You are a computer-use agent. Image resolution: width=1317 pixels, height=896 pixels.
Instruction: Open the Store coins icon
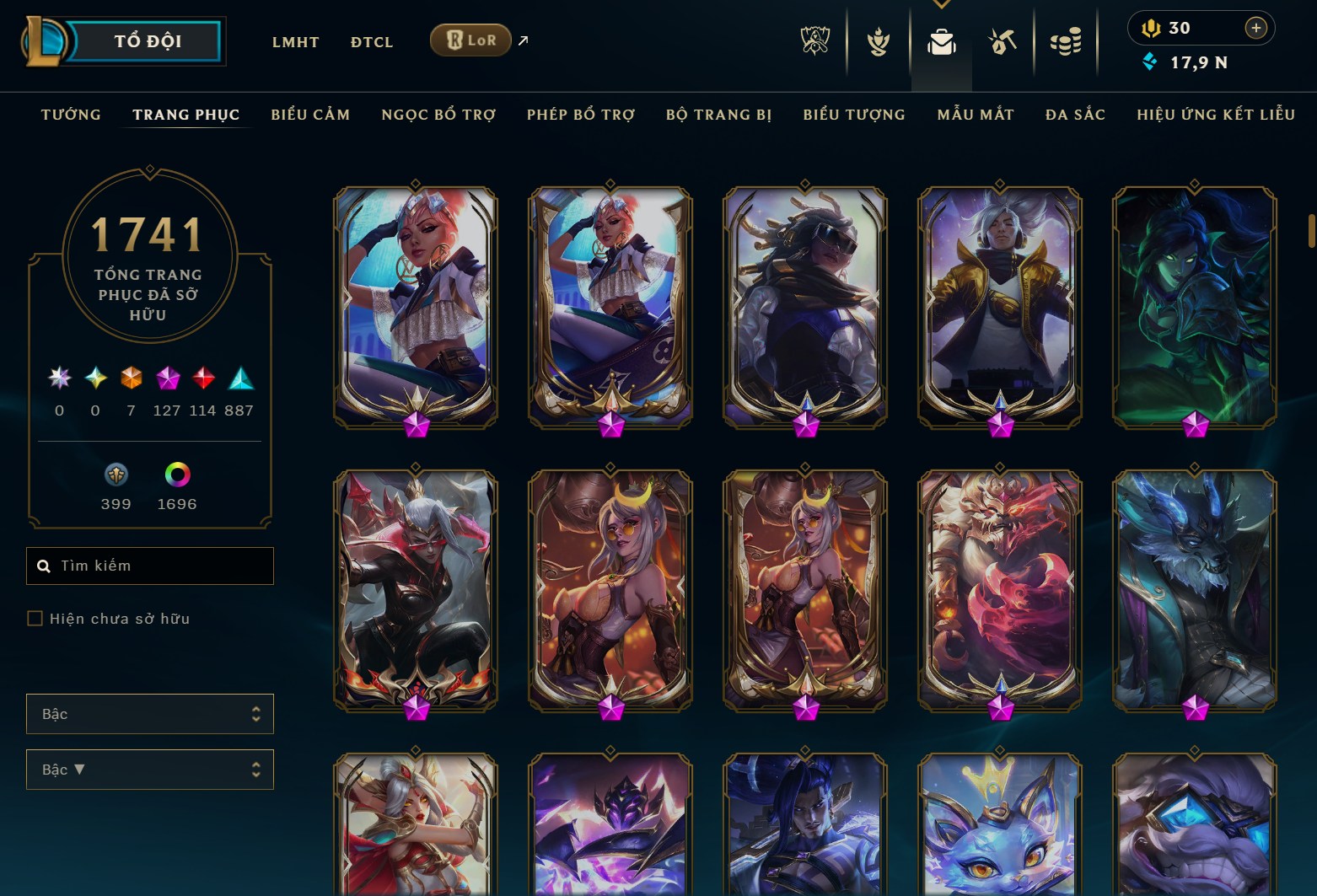point(1065,42)
